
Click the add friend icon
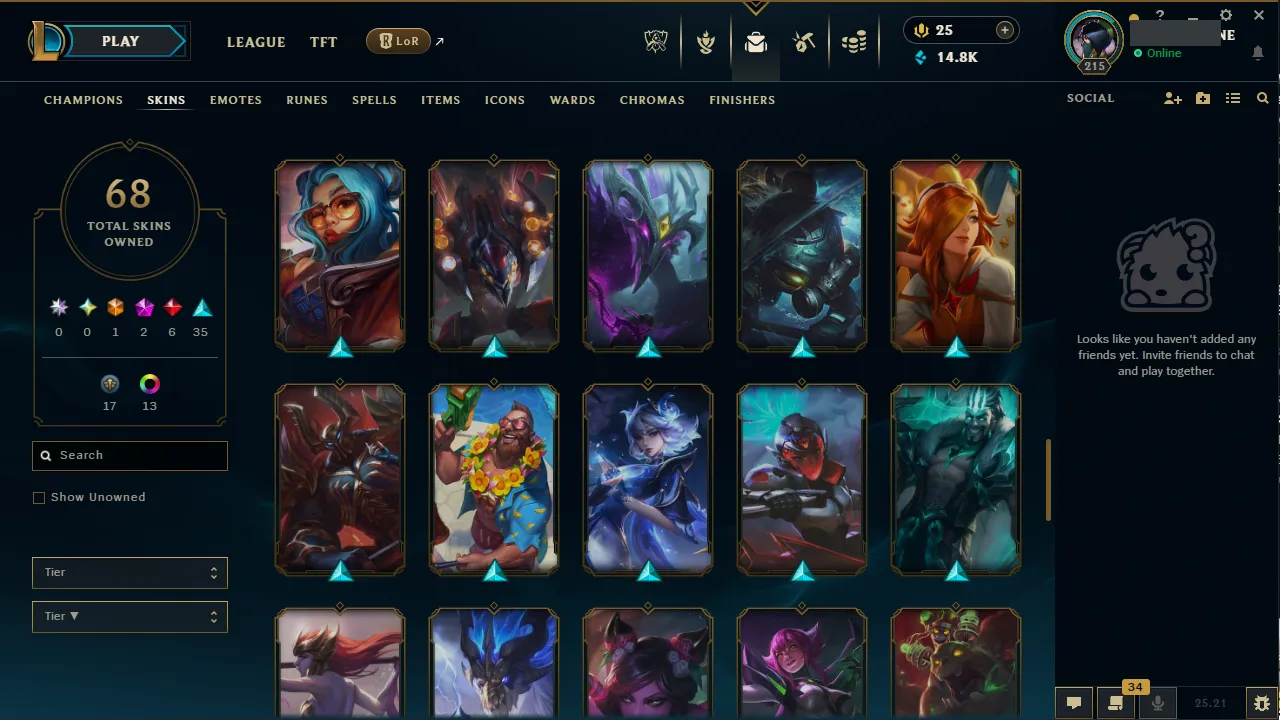tap(1172, 98)
